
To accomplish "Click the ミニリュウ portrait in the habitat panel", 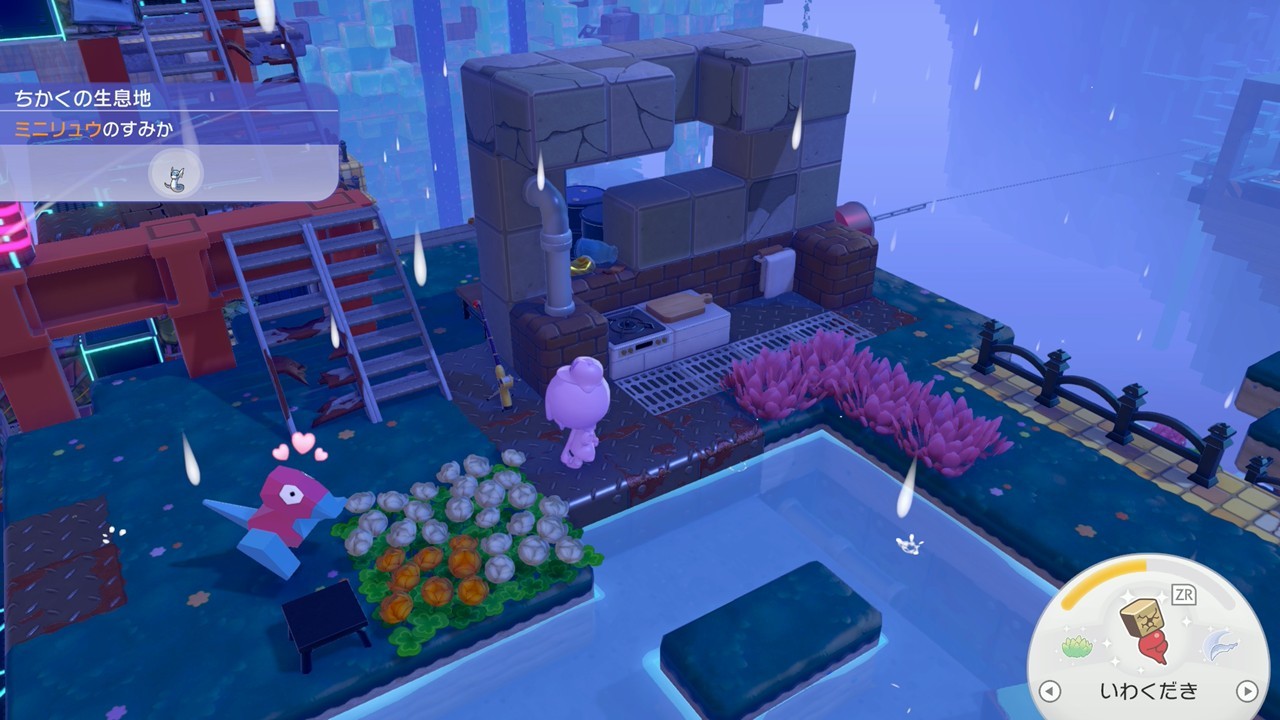I will pos(175,175).
